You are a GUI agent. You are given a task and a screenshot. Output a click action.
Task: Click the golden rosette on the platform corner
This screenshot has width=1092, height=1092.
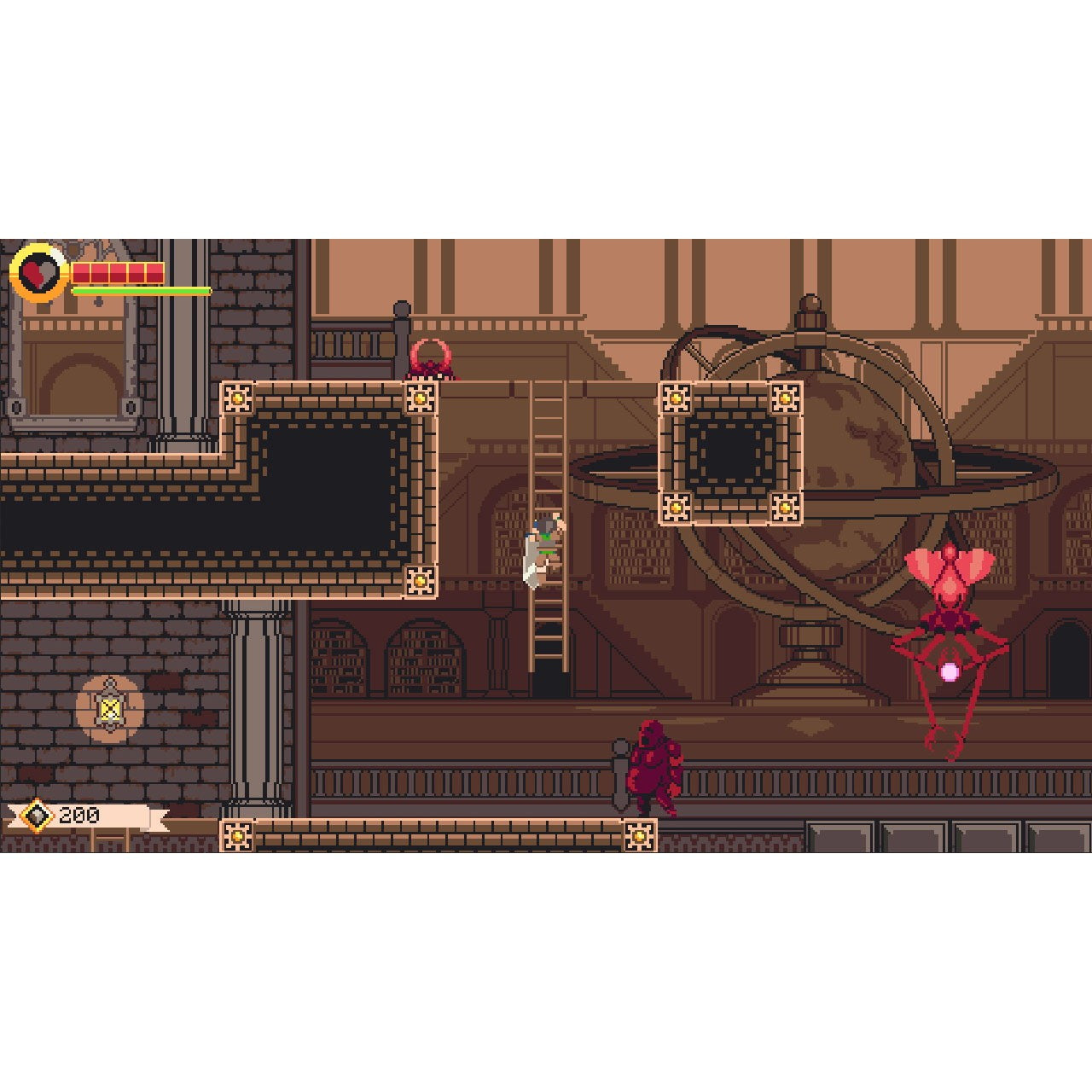click(237, 398)
